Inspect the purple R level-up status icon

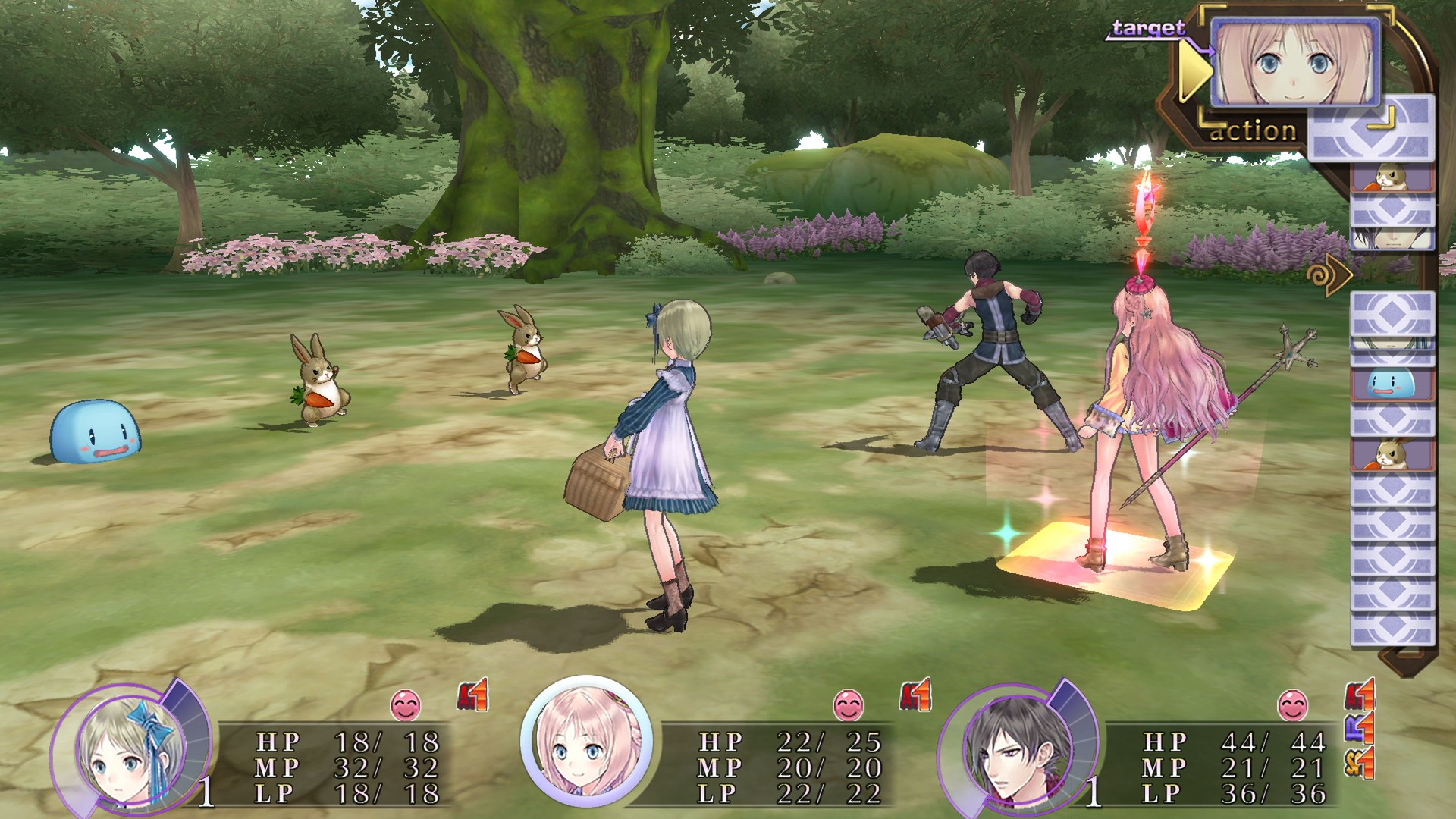click(1359, 728)
